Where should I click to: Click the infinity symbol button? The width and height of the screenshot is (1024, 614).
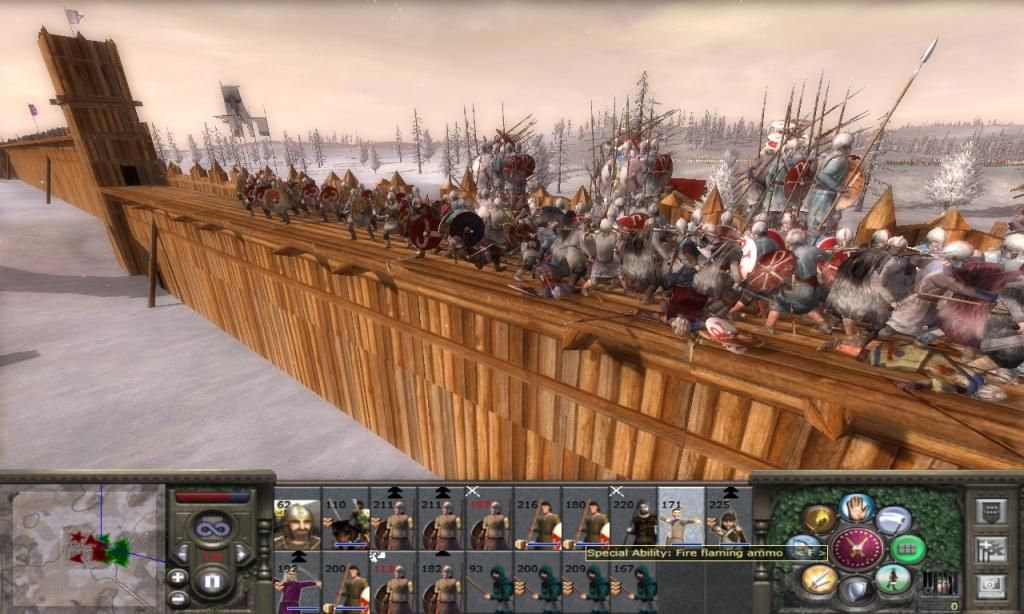click(x=212, y=527)
